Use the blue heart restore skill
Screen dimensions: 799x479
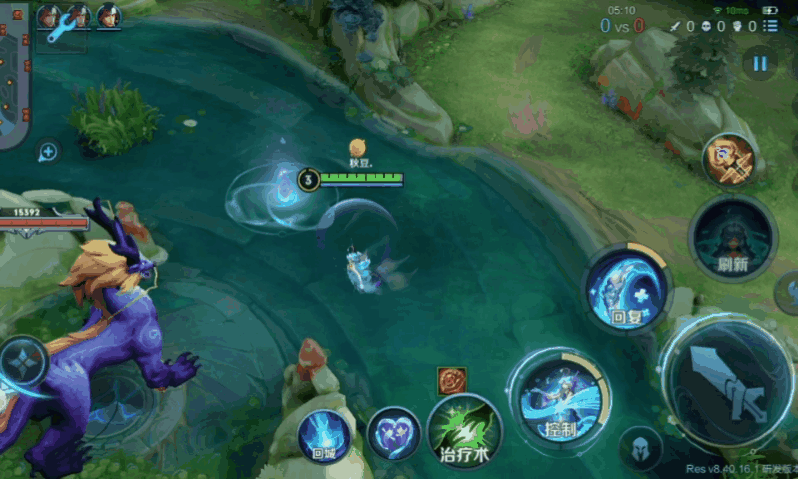point(393,434)
